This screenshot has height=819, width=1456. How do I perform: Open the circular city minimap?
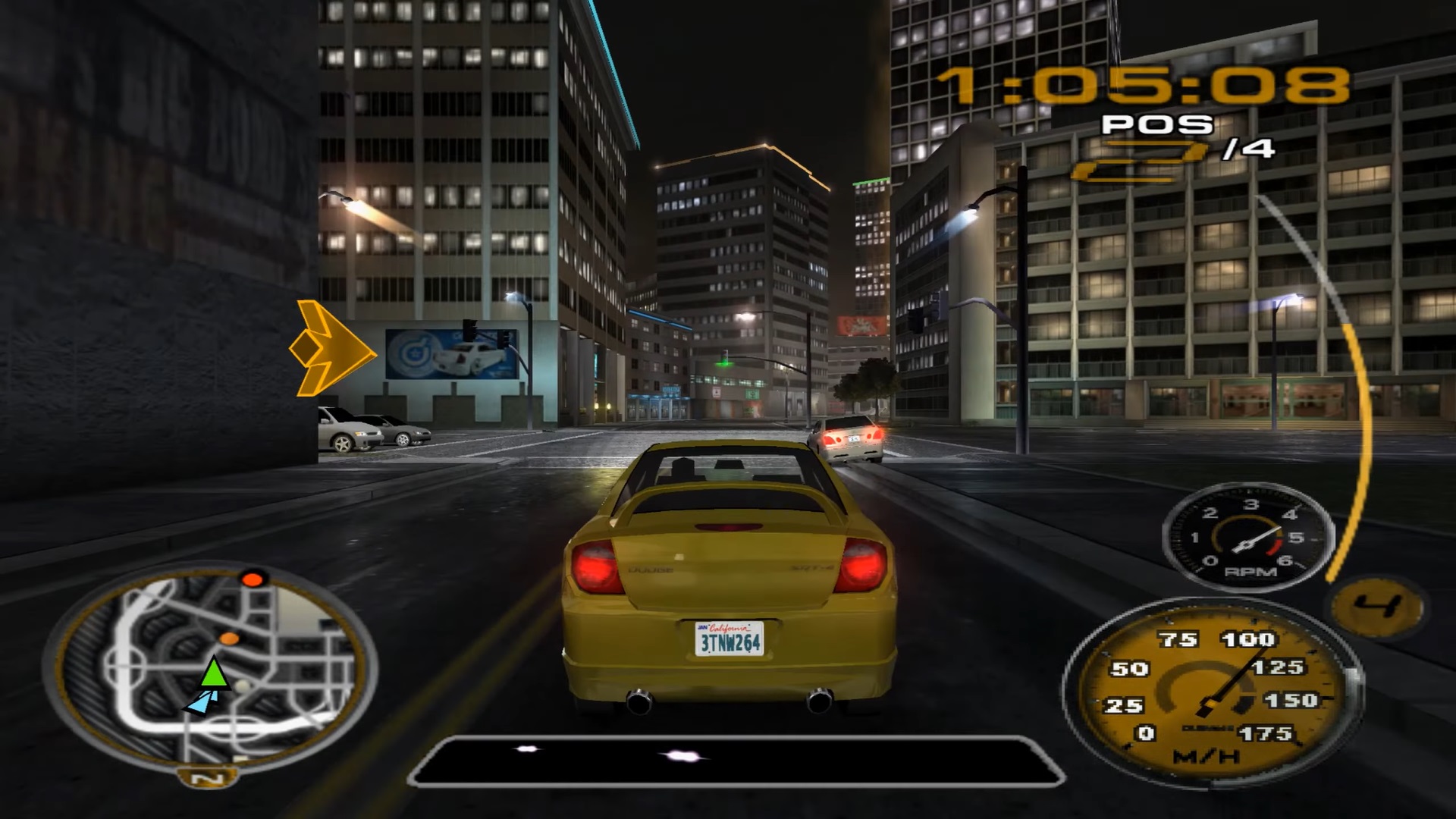coord(211,667)
